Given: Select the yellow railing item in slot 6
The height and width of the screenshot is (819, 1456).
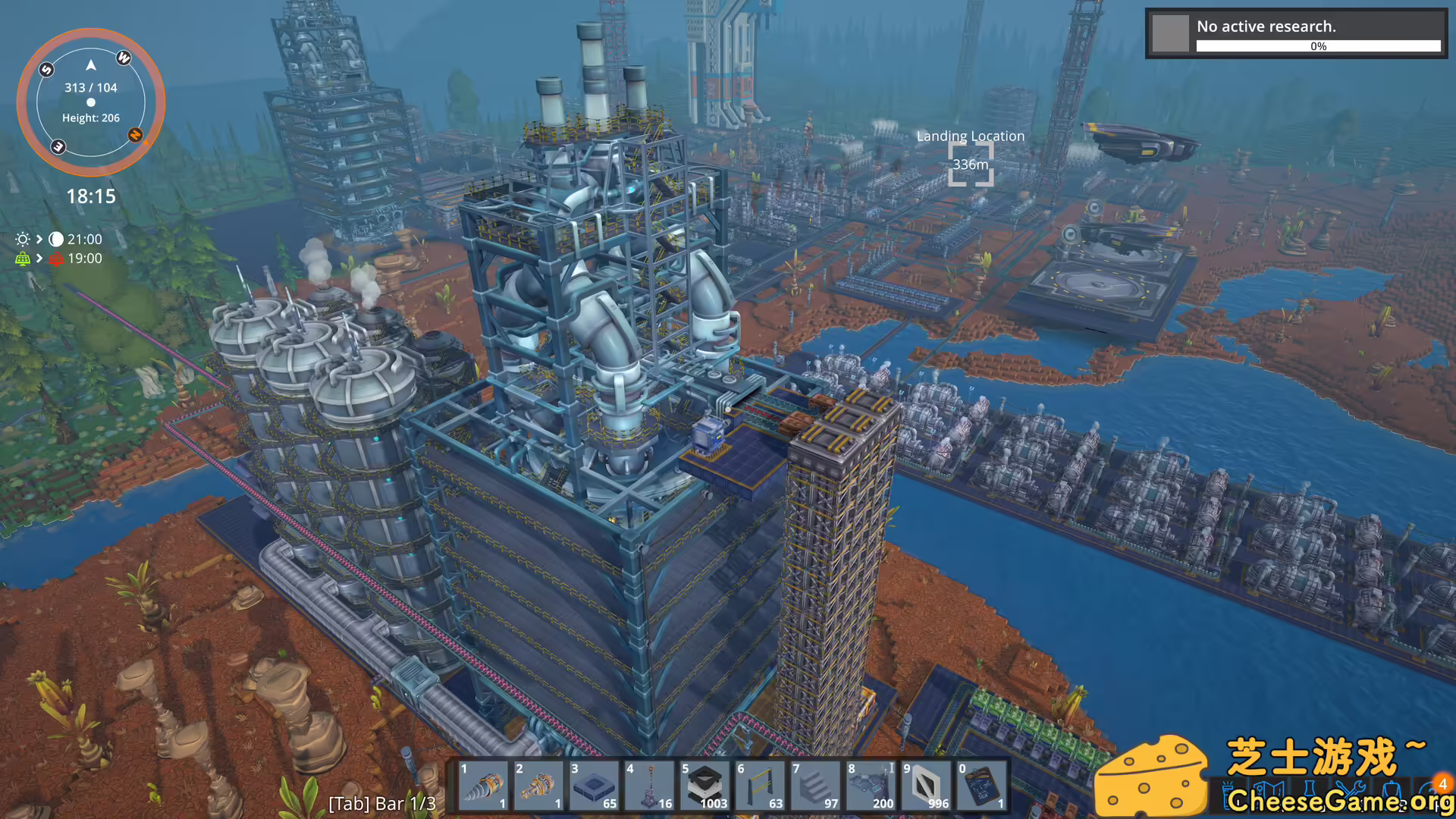Looking at the screenshot, I should pyautogui.click(x=761, y=786).
